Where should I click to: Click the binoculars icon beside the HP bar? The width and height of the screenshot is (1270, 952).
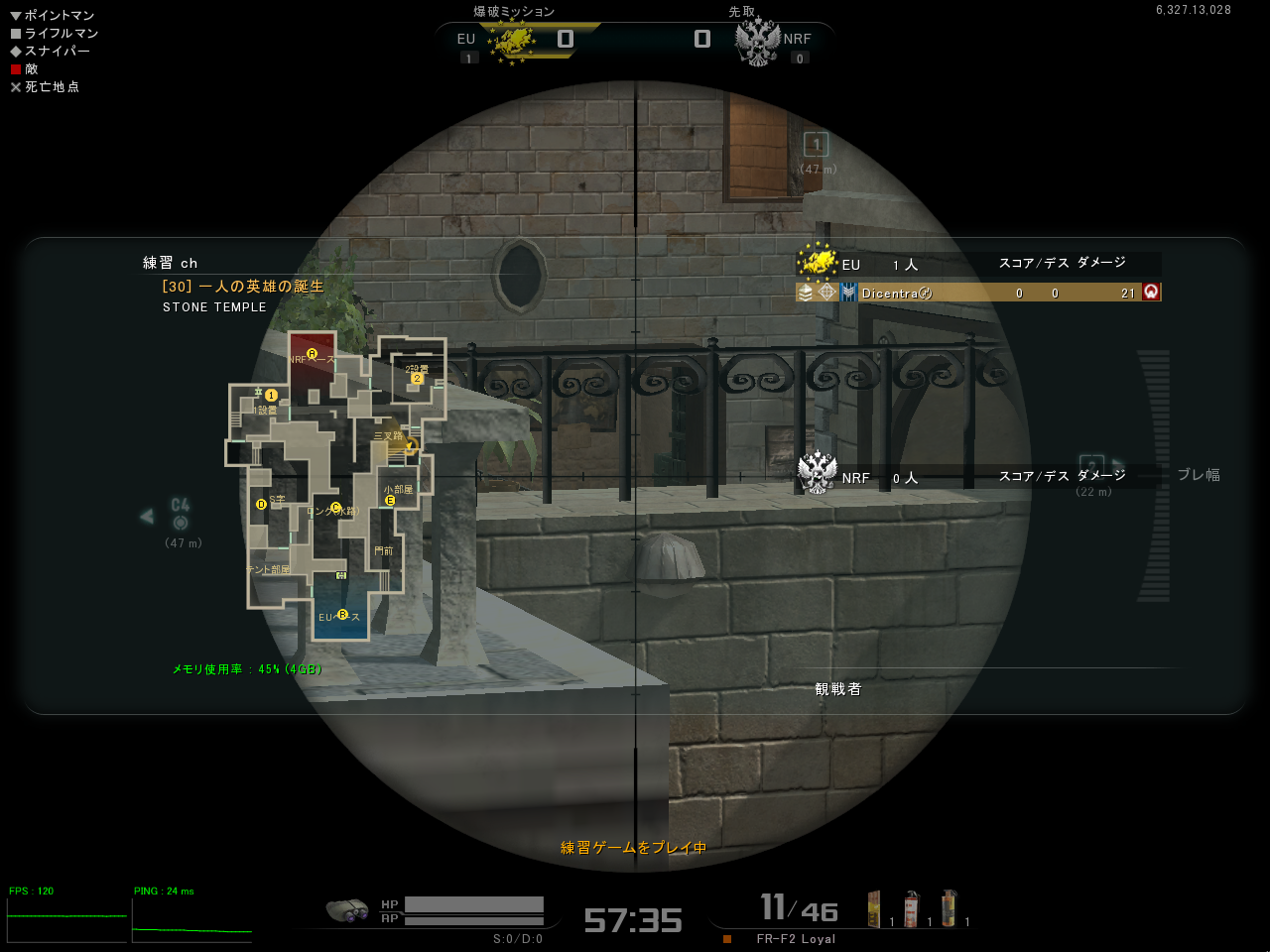(347, 909)
